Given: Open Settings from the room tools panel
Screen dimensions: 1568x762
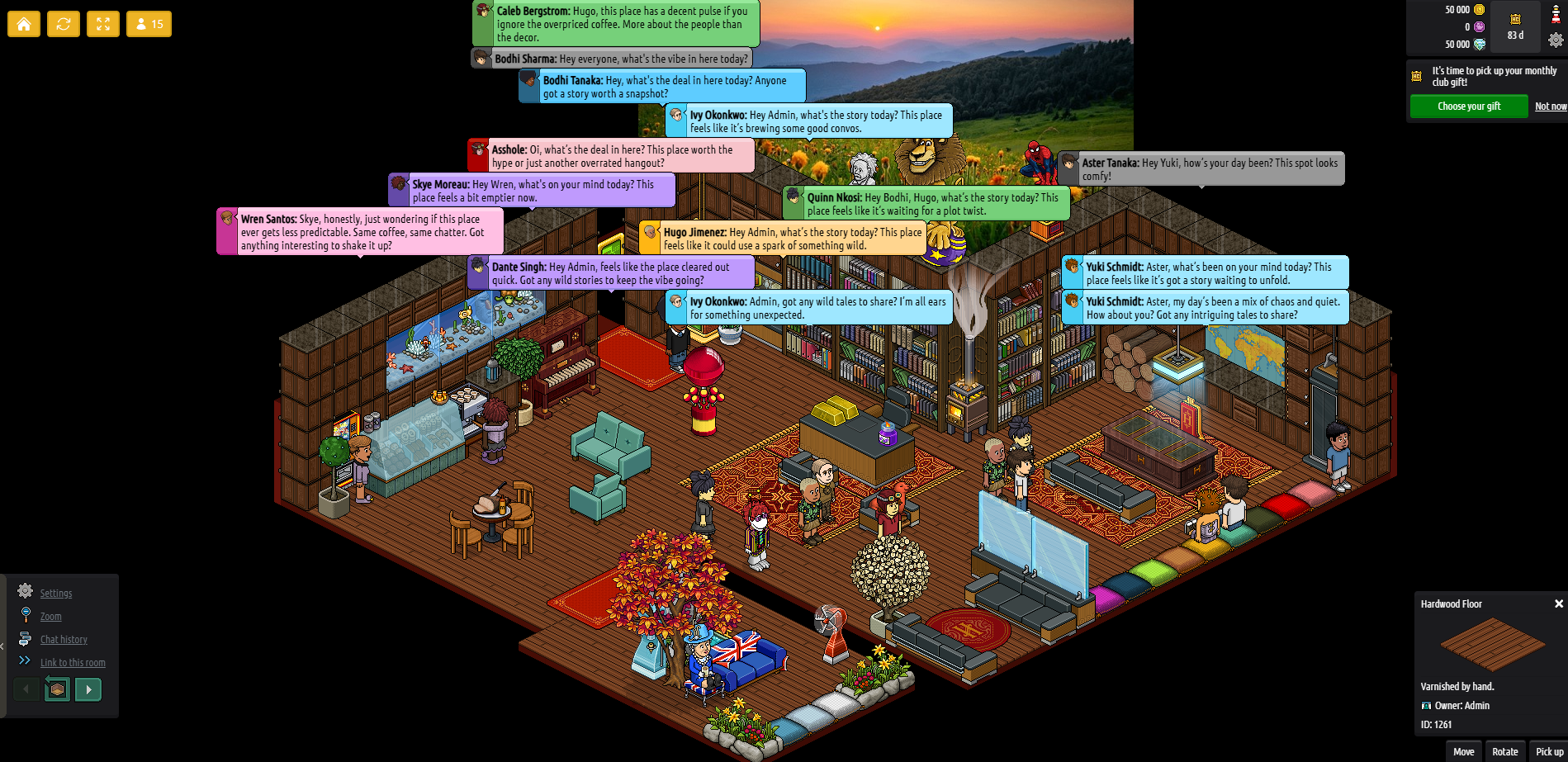Looking at the screenshot, I should [x=26, y=593].
